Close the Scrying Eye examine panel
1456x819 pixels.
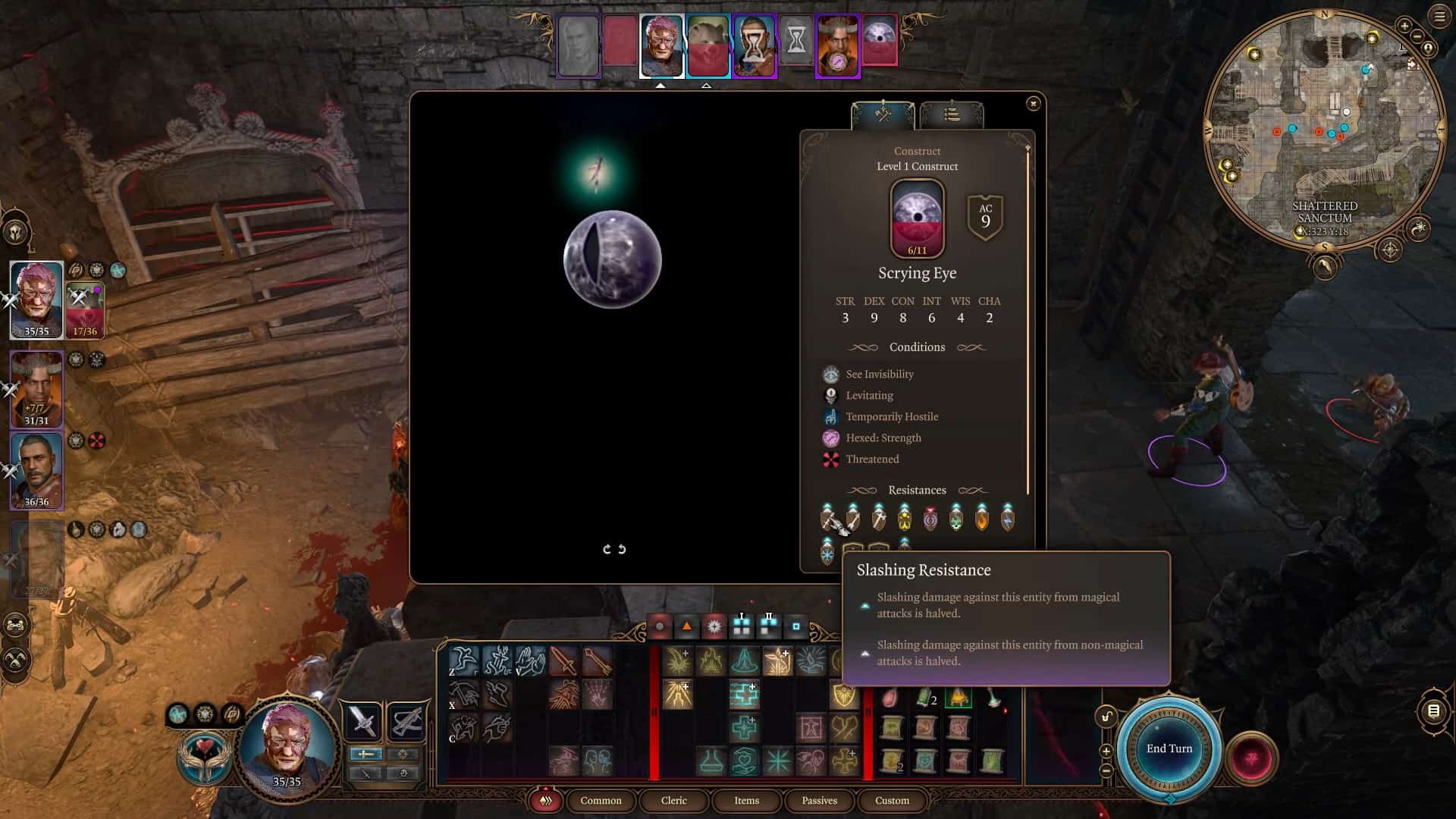click(x=1033, y=104)
